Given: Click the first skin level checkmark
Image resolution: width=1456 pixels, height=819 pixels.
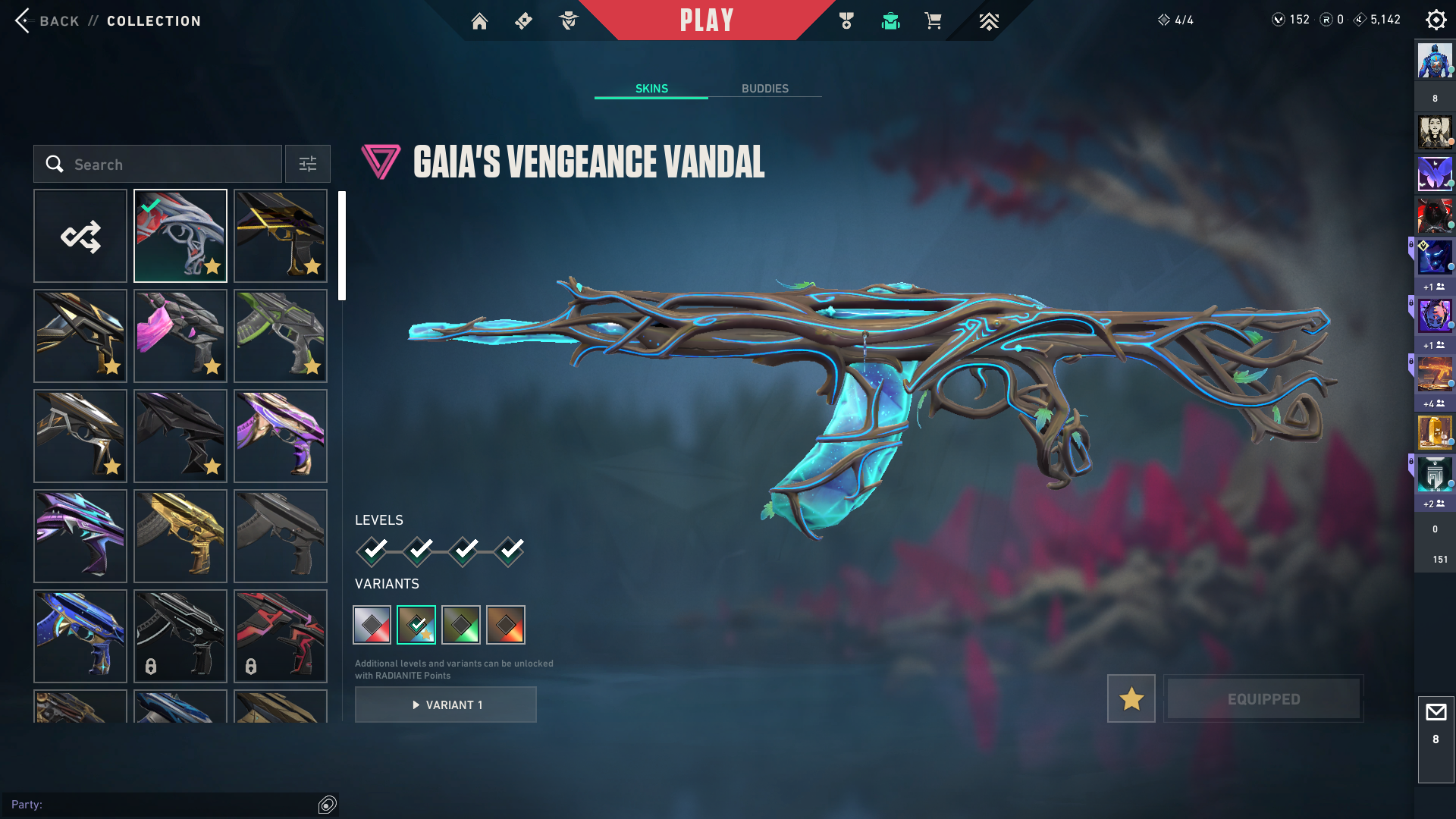Looking at the screenshot, I should (x=373, y=551).
